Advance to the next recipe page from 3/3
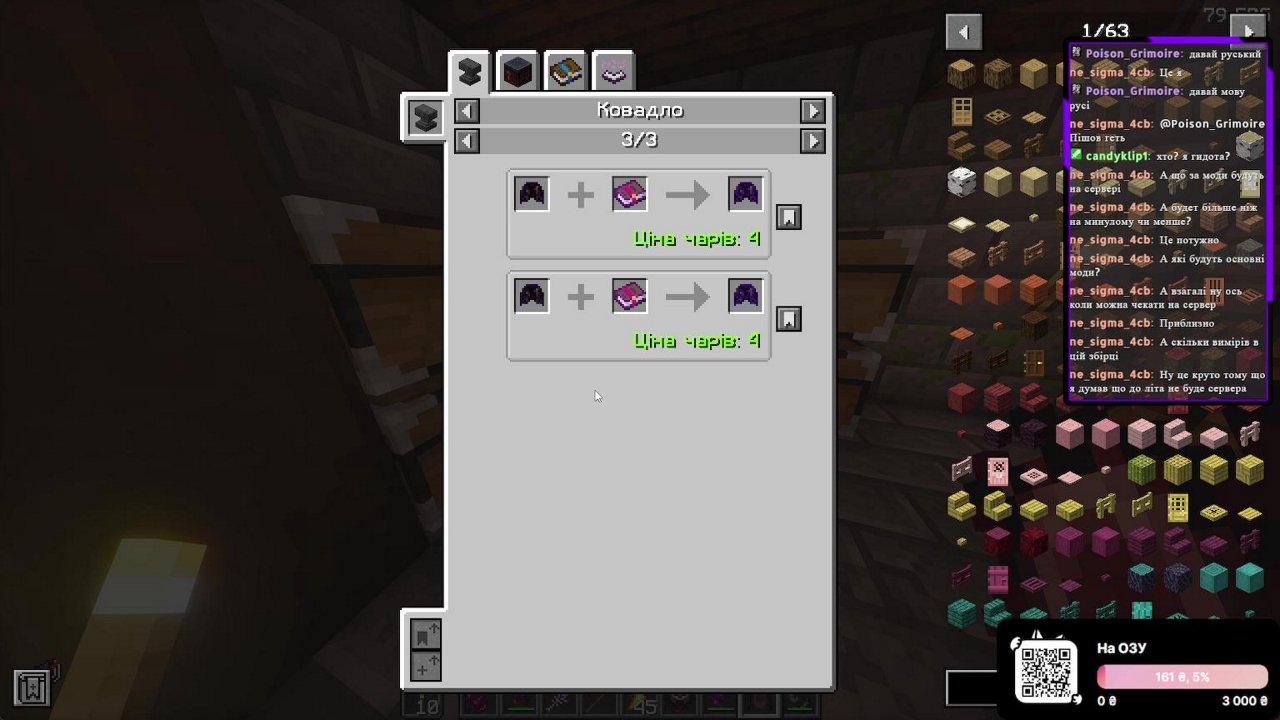This screenshot has width=1280, height=720. pyautogui.click(x=813, y=141)
